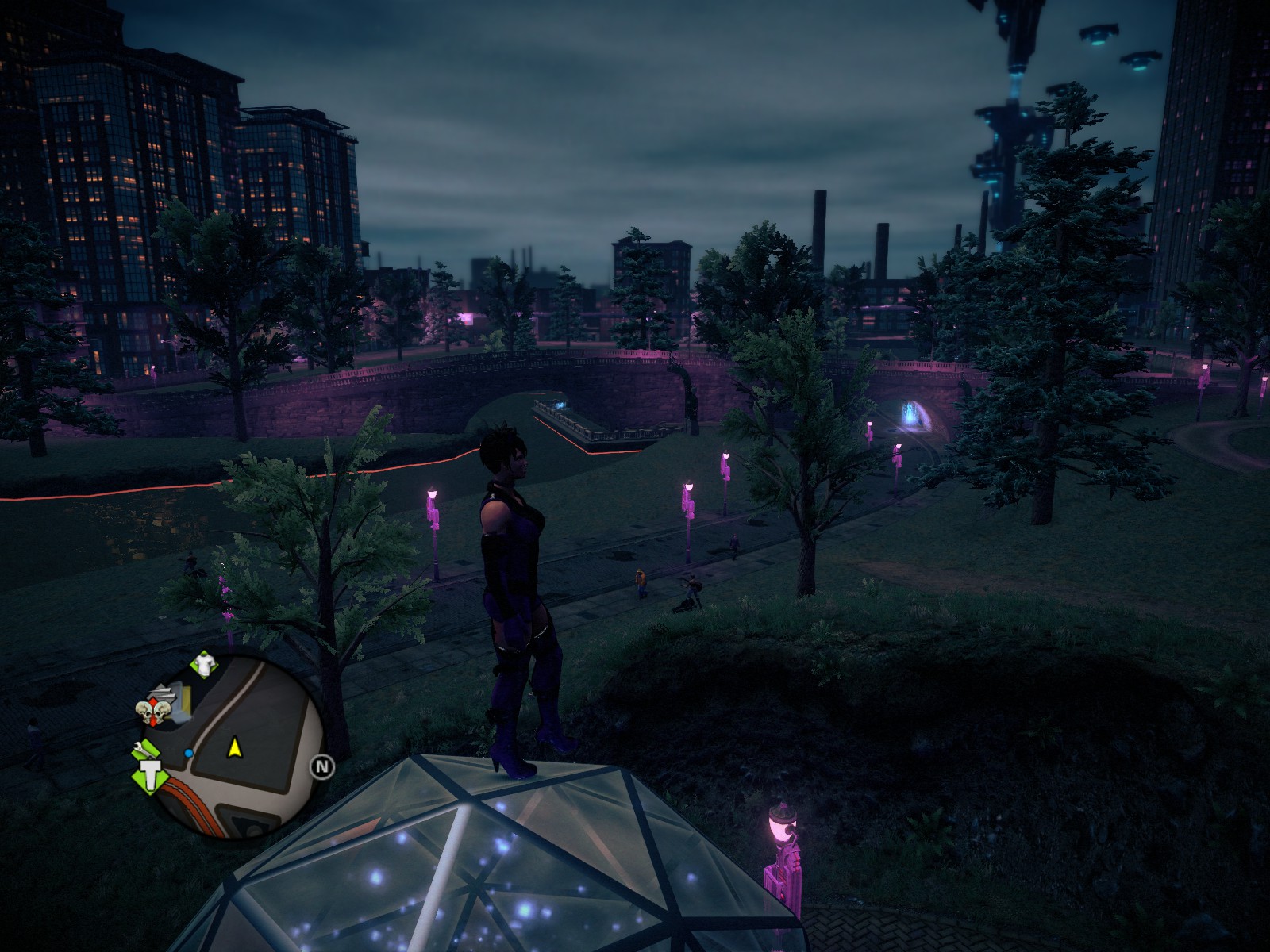
Task: Select the wrench garage marker
Action: [145, 747]
